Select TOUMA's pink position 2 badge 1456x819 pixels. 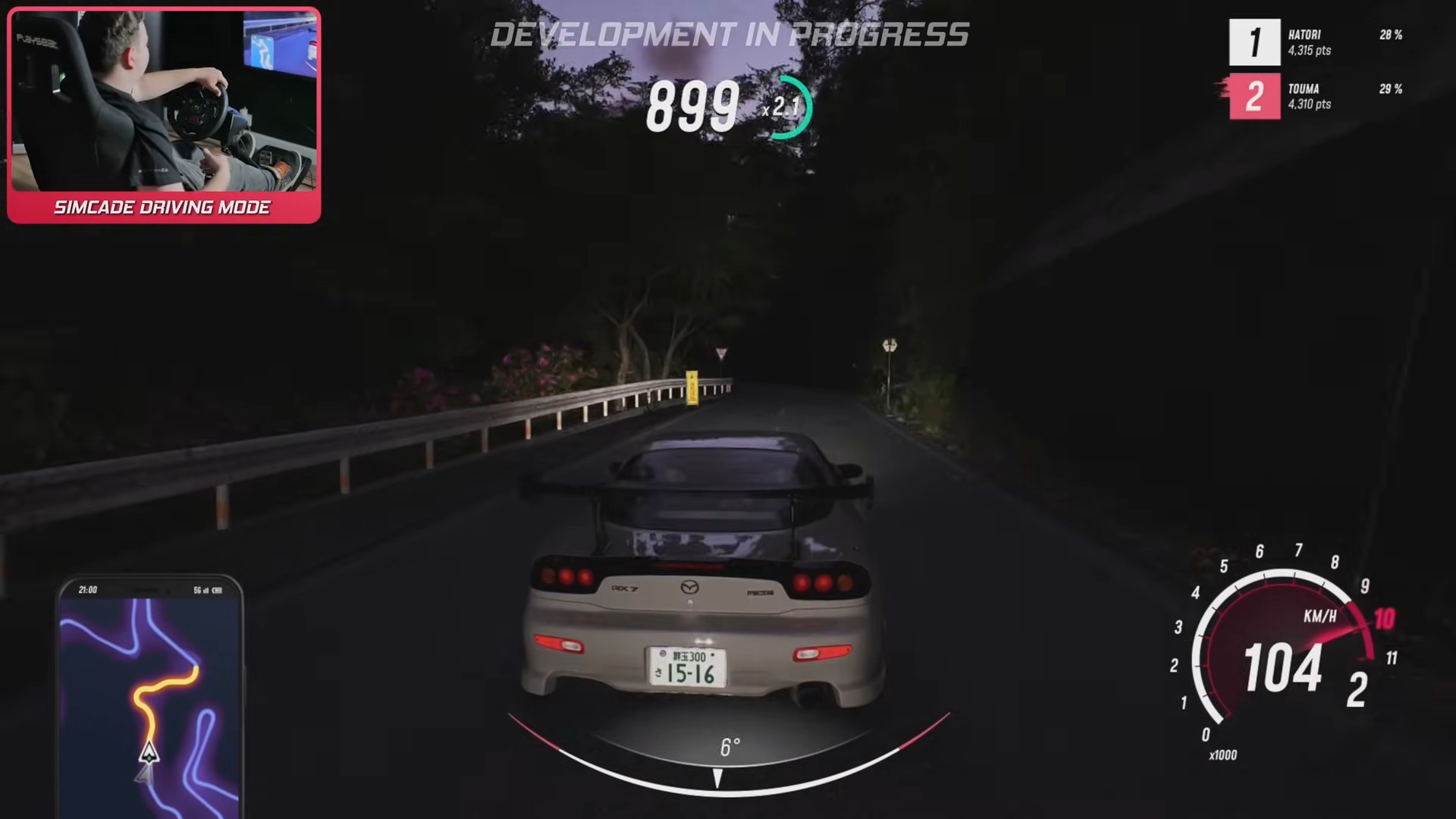tap(1254, 98)
